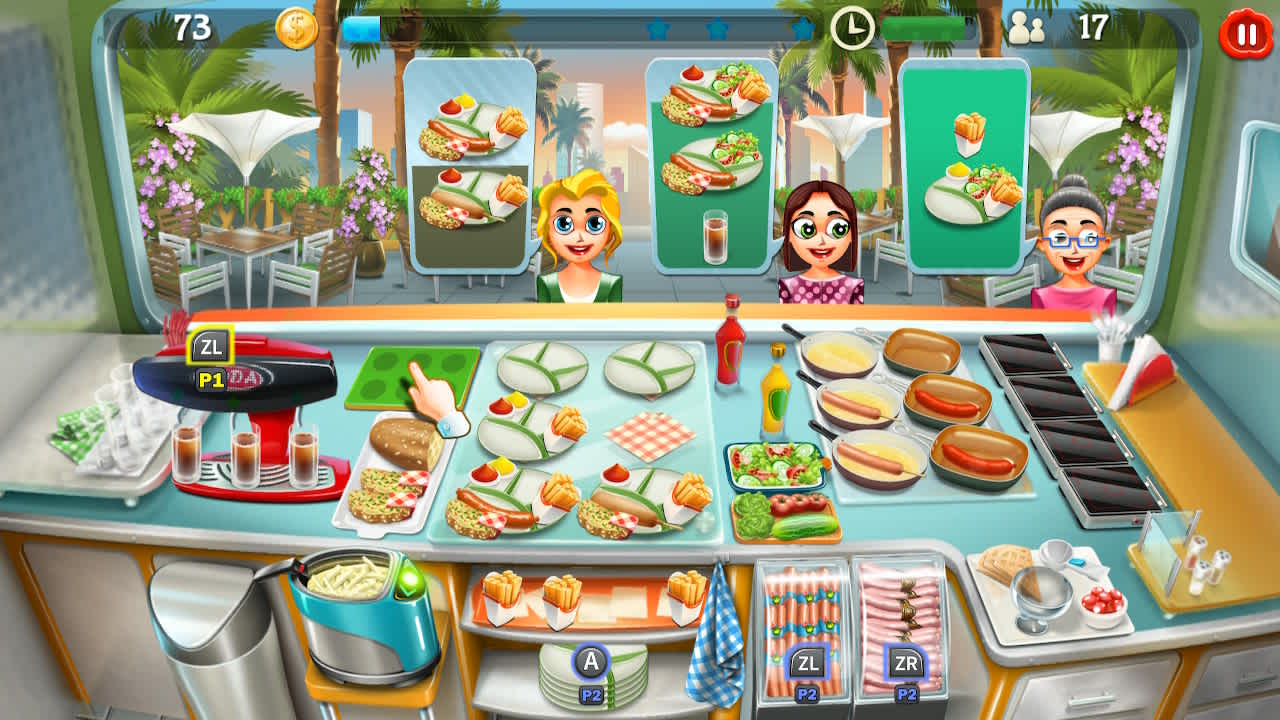Pause the game

click(x=1242, y=30)
